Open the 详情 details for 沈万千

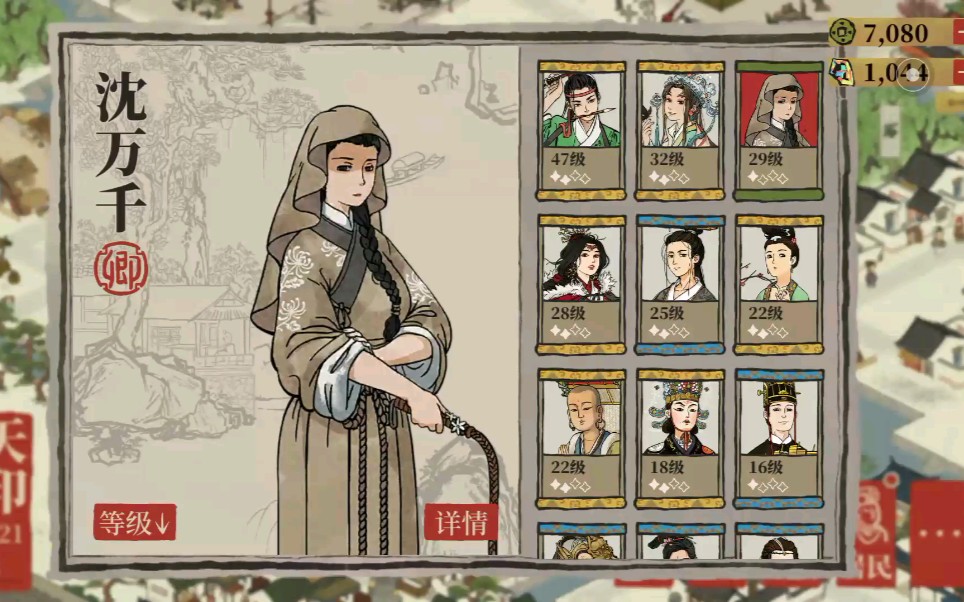461,522
